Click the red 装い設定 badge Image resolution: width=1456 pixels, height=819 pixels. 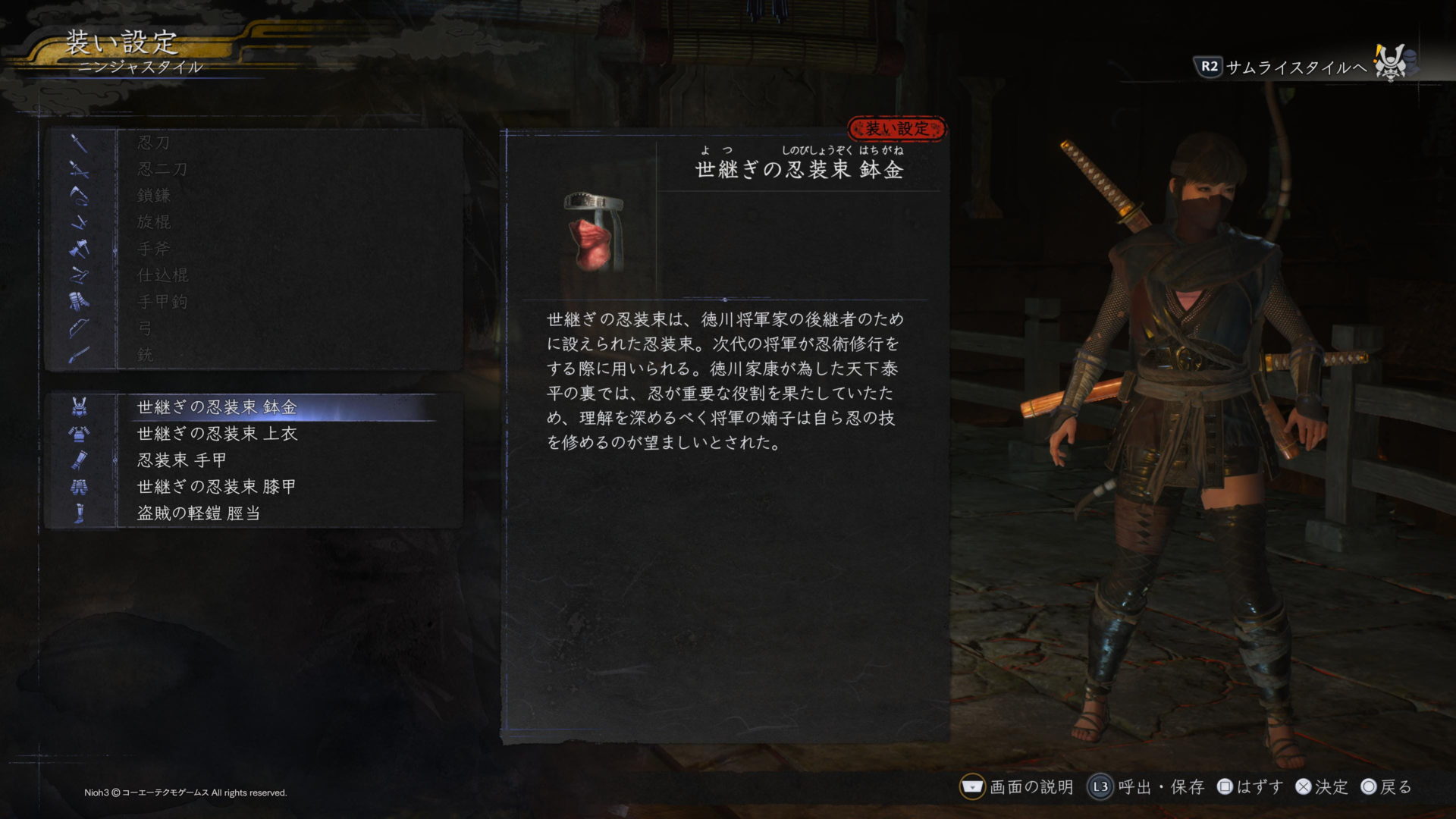(x=898, y=127)
